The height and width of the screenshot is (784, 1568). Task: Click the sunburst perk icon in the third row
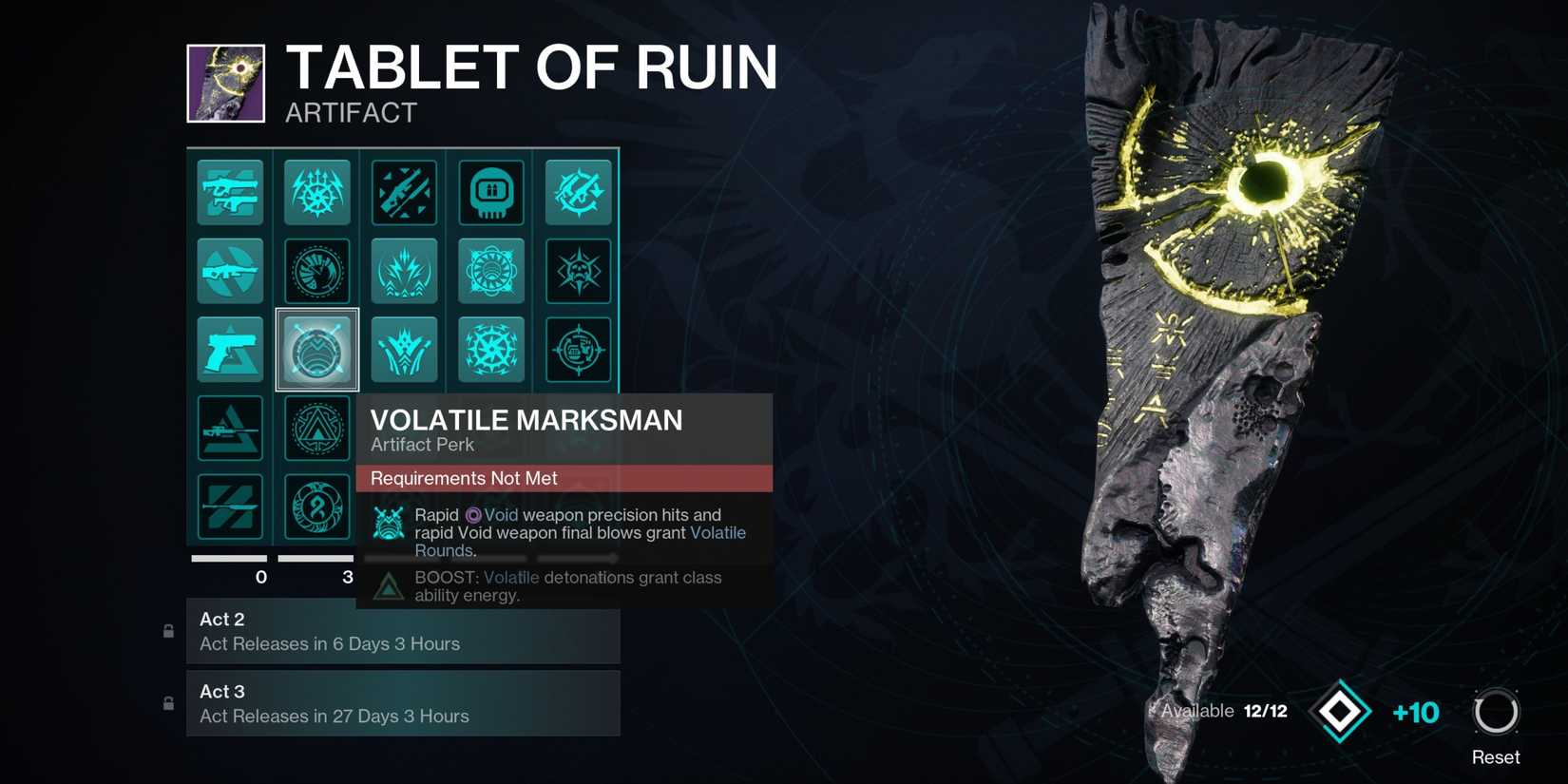coord(491,349)
